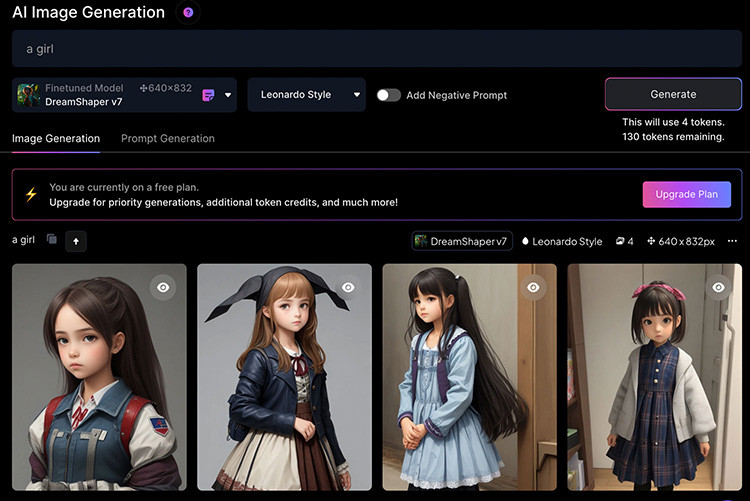Copy the "a girl" prompt using the copy icon
The width and height of the screenshot is (750, 501).
51,240
